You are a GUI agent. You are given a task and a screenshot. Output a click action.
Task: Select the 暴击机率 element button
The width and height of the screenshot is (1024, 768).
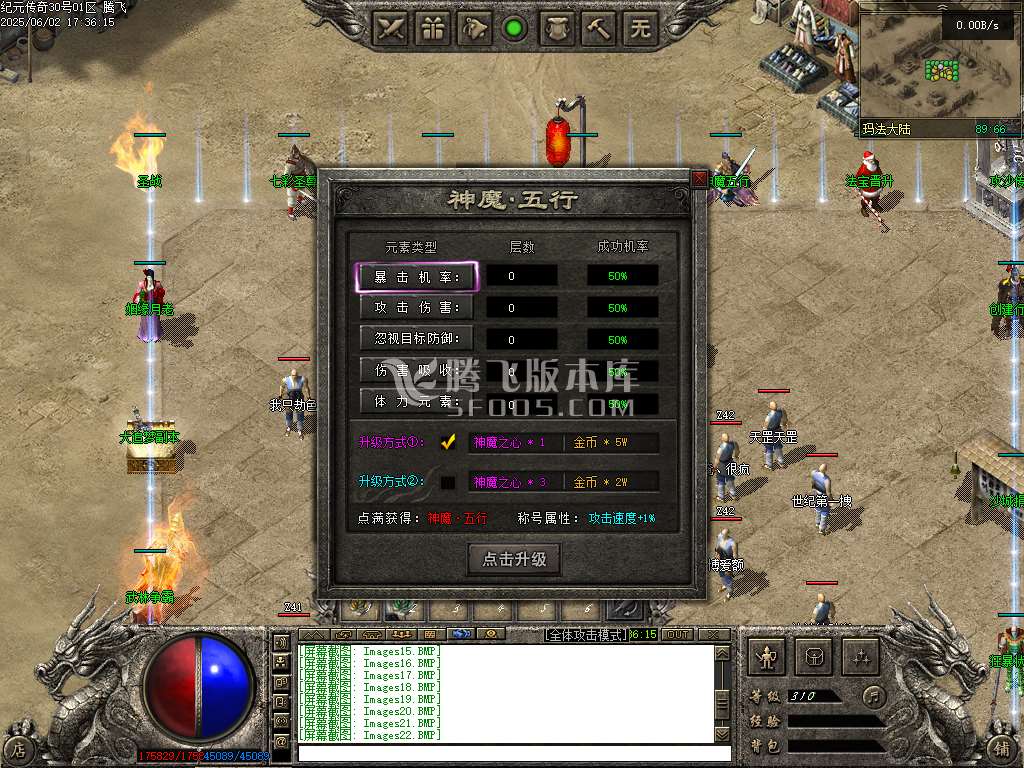point(416,277)
